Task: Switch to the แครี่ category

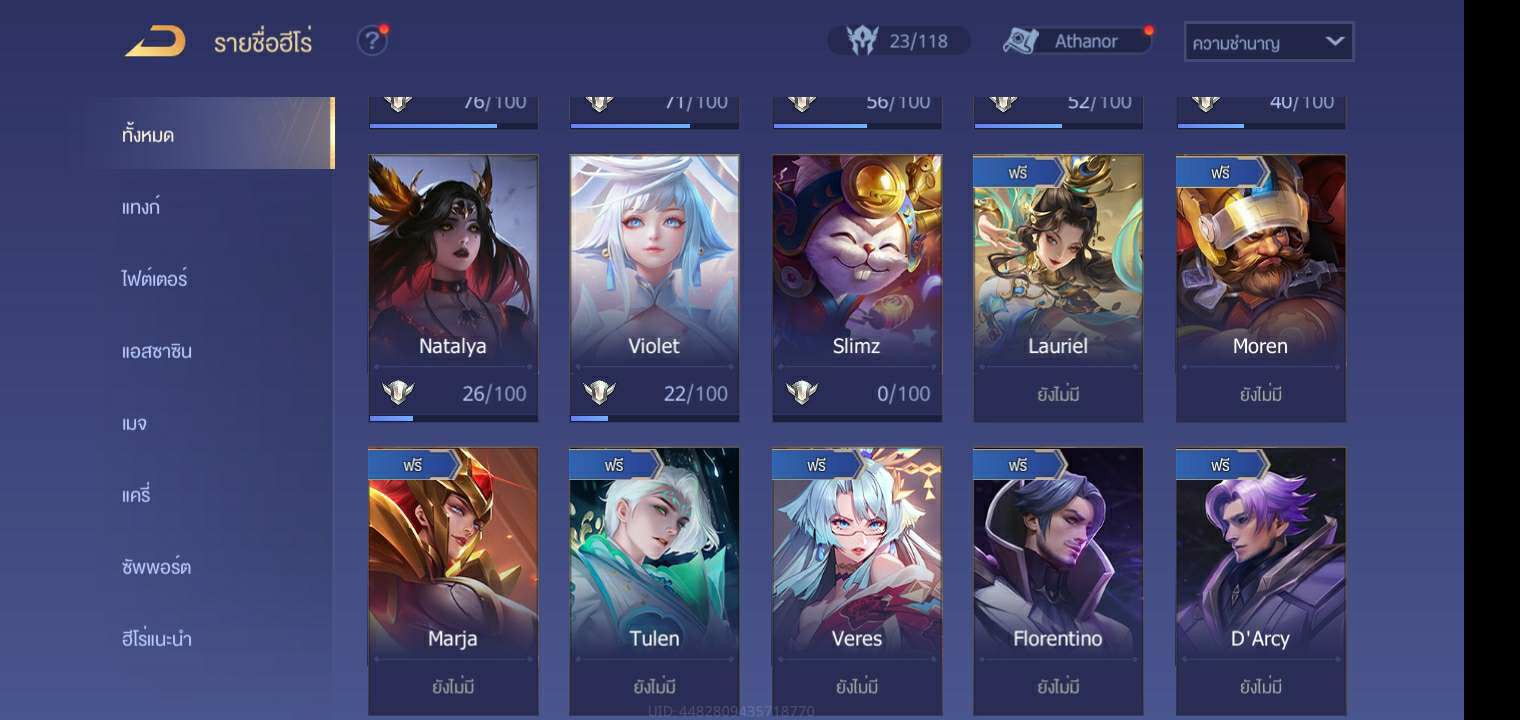Action: (x=136, y=495)
